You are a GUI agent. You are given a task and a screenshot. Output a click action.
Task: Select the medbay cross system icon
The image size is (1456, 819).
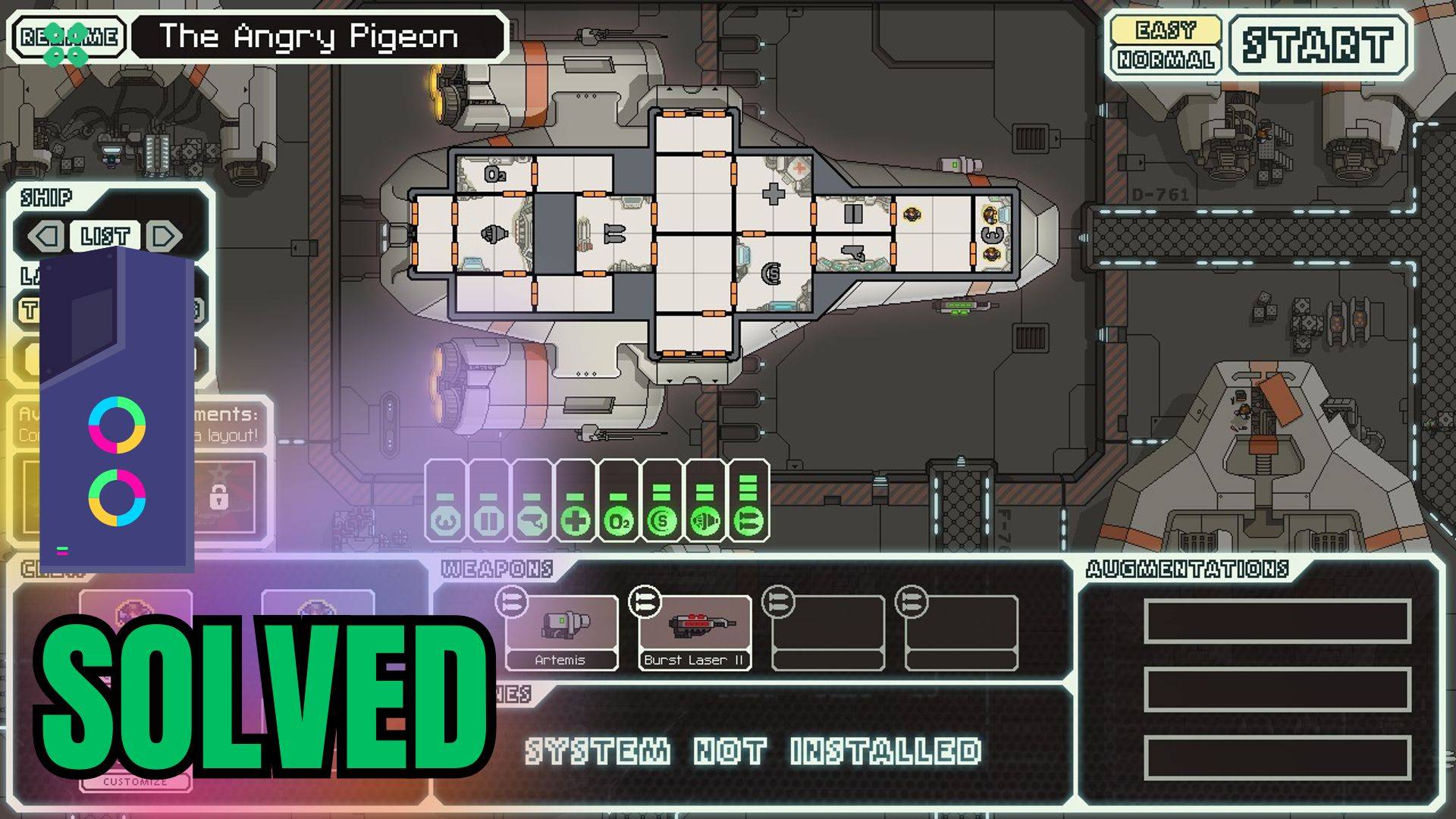pyautogui.click(x=575, y=521)
